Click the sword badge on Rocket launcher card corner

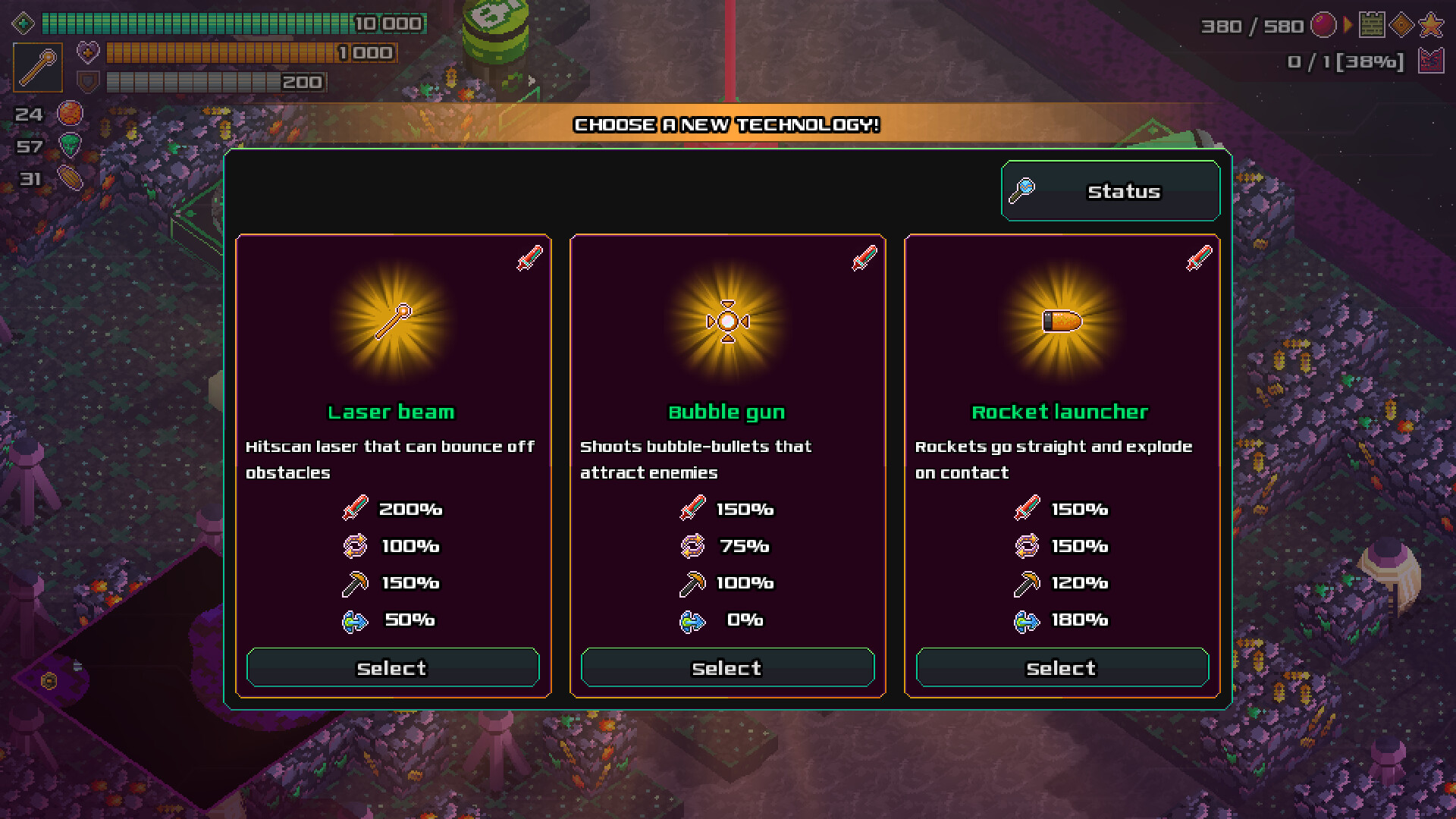pos(1197,258)
